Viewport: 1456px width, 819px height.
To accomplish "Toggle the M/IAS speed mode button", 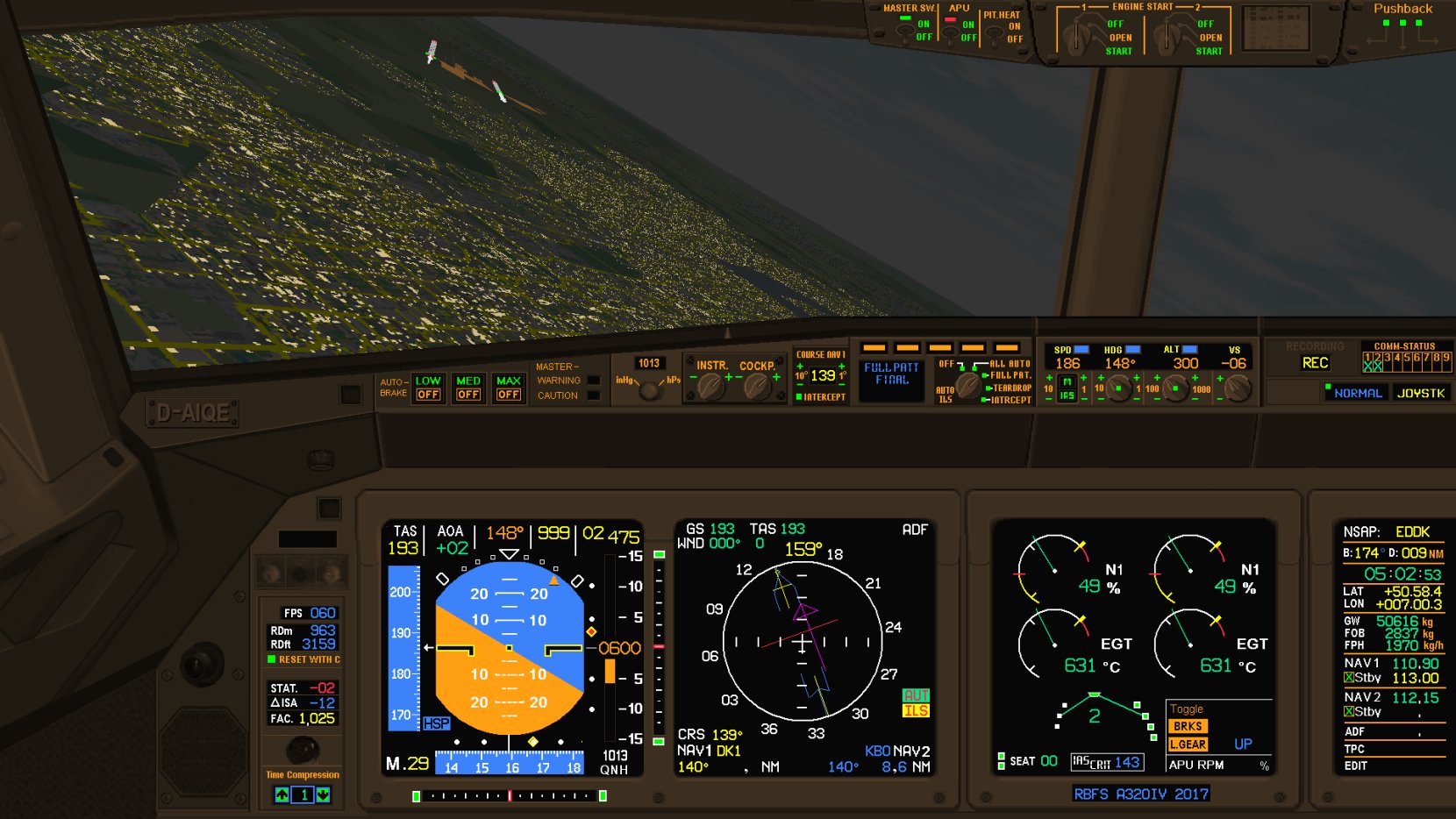I will tap(1067, 388).
